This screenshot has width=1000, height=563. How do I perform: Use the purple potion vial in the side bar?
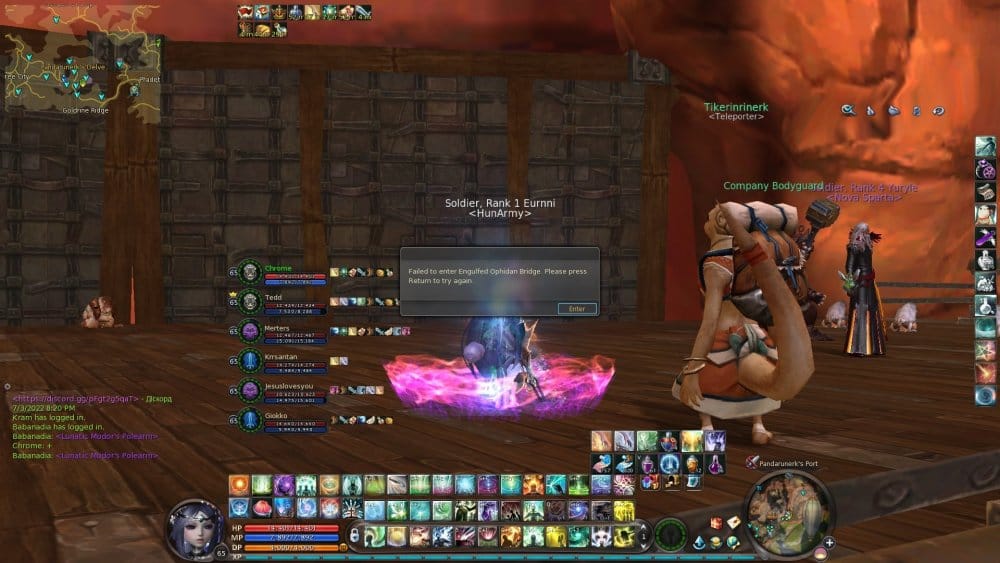(986, 237)
